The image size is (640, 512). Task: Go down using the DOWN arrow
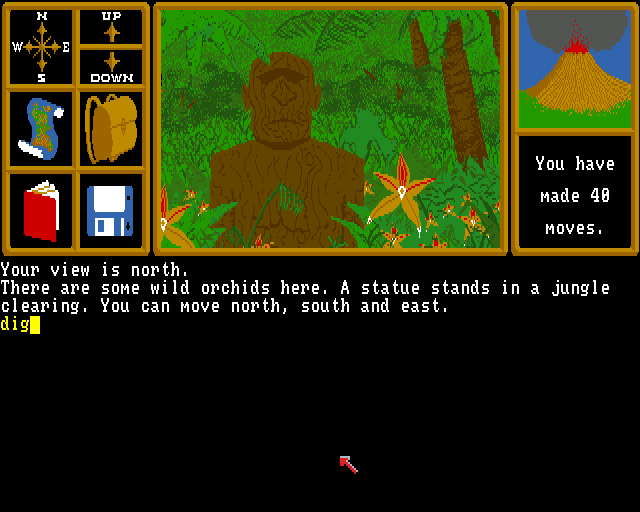click(111, 66)
